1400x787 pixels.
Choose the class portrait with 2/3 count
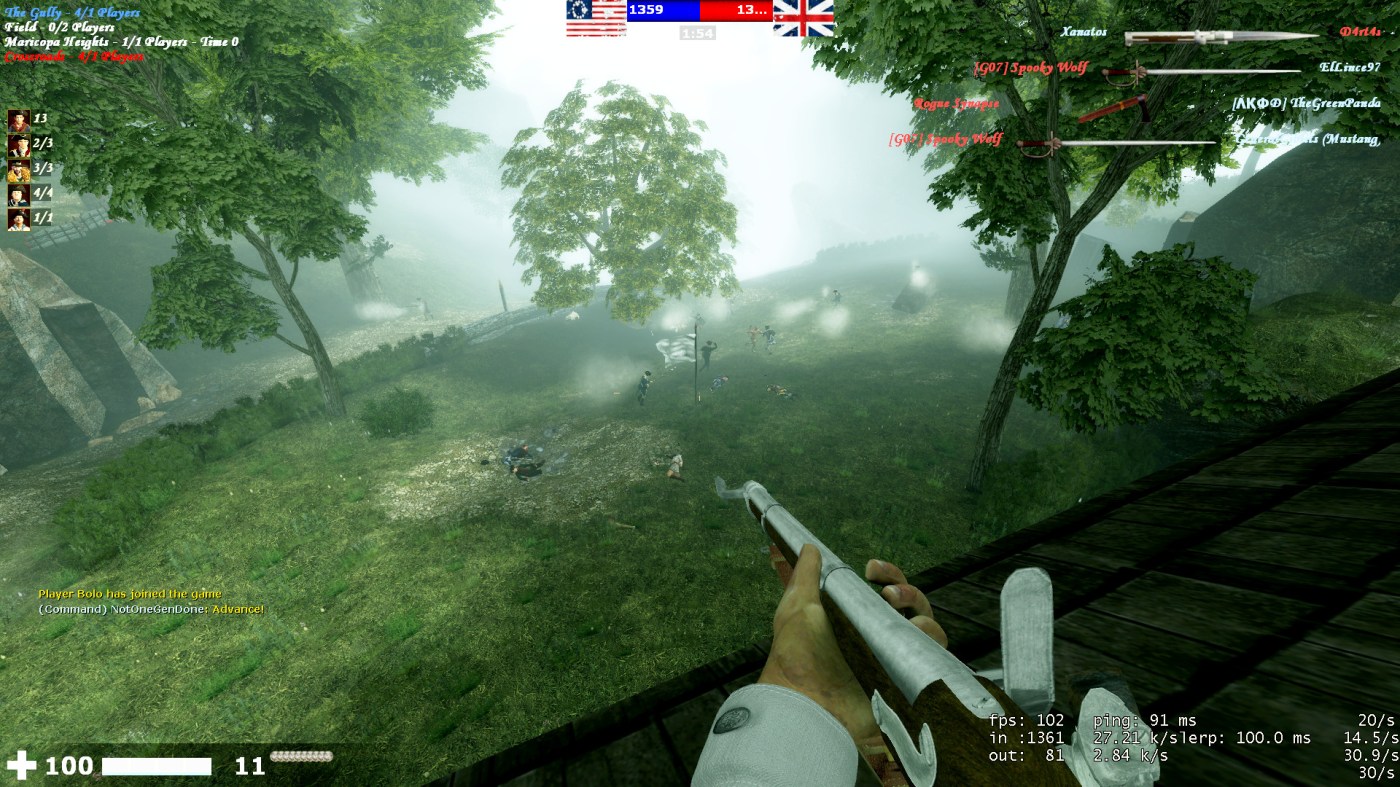pyautogui.click(x=19, y=146)
